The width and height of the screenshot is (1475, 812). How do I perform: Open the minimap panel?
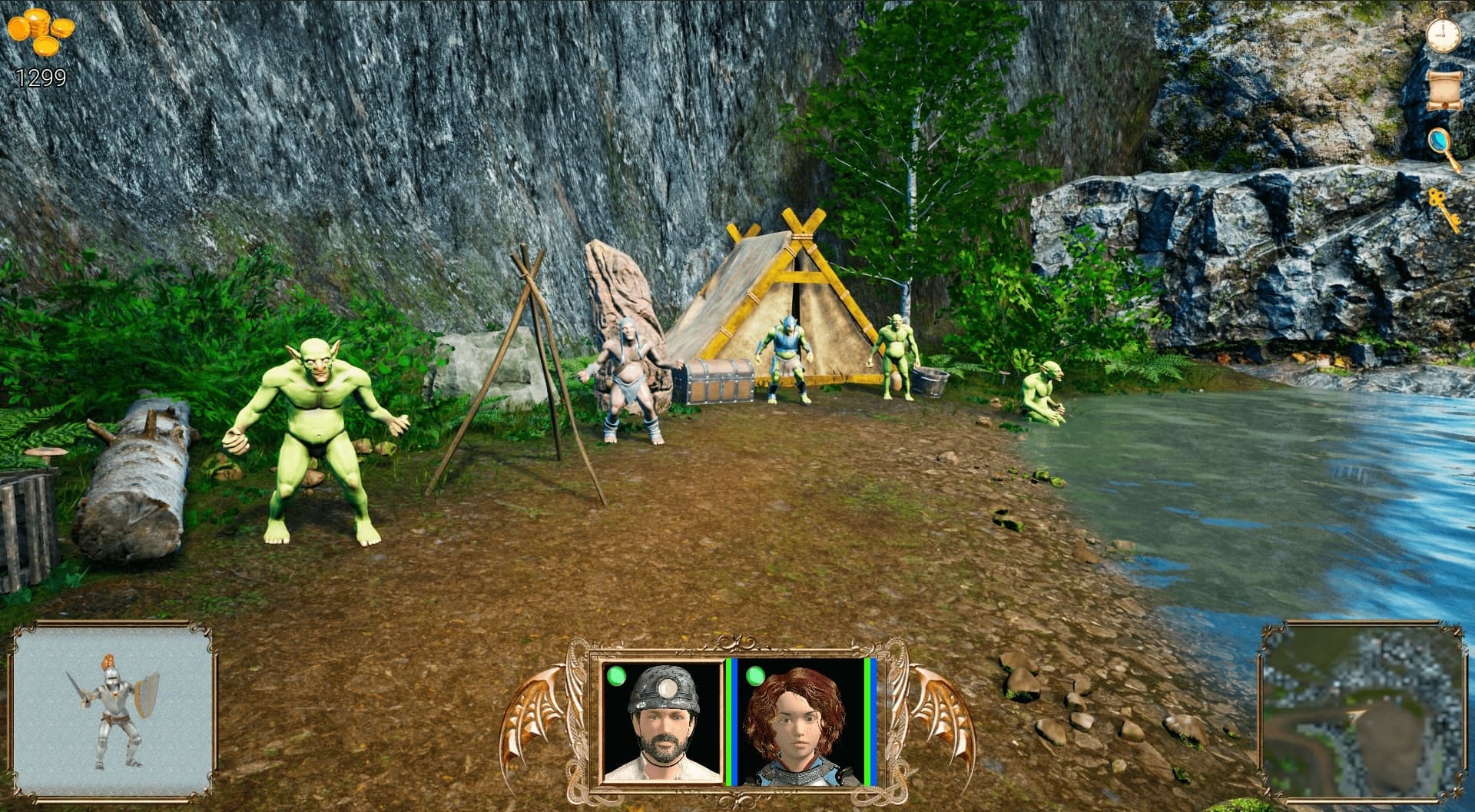click(x=1361, y=711)
